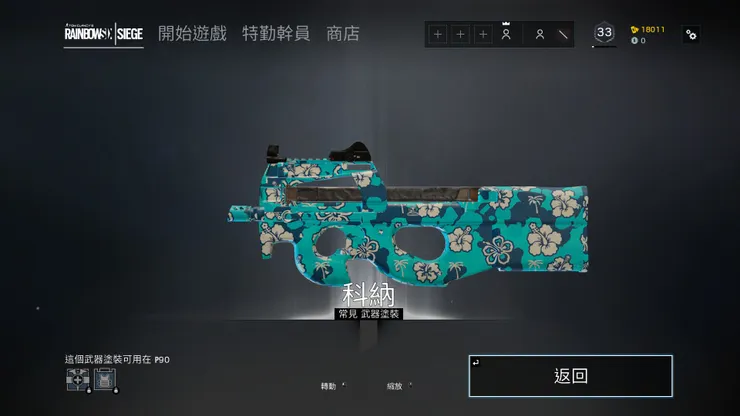Viewport: 740px width, 416px height.
Task: Open the settings gear icon
Action: point(691,34)
